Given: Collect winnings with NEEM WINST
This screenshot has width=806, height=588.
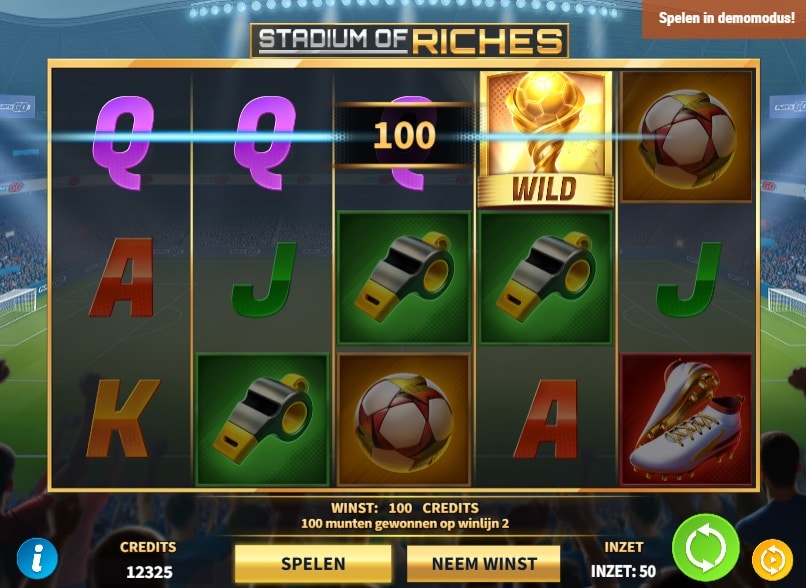Looking at the screenshot, I should (x=484, y=563).
